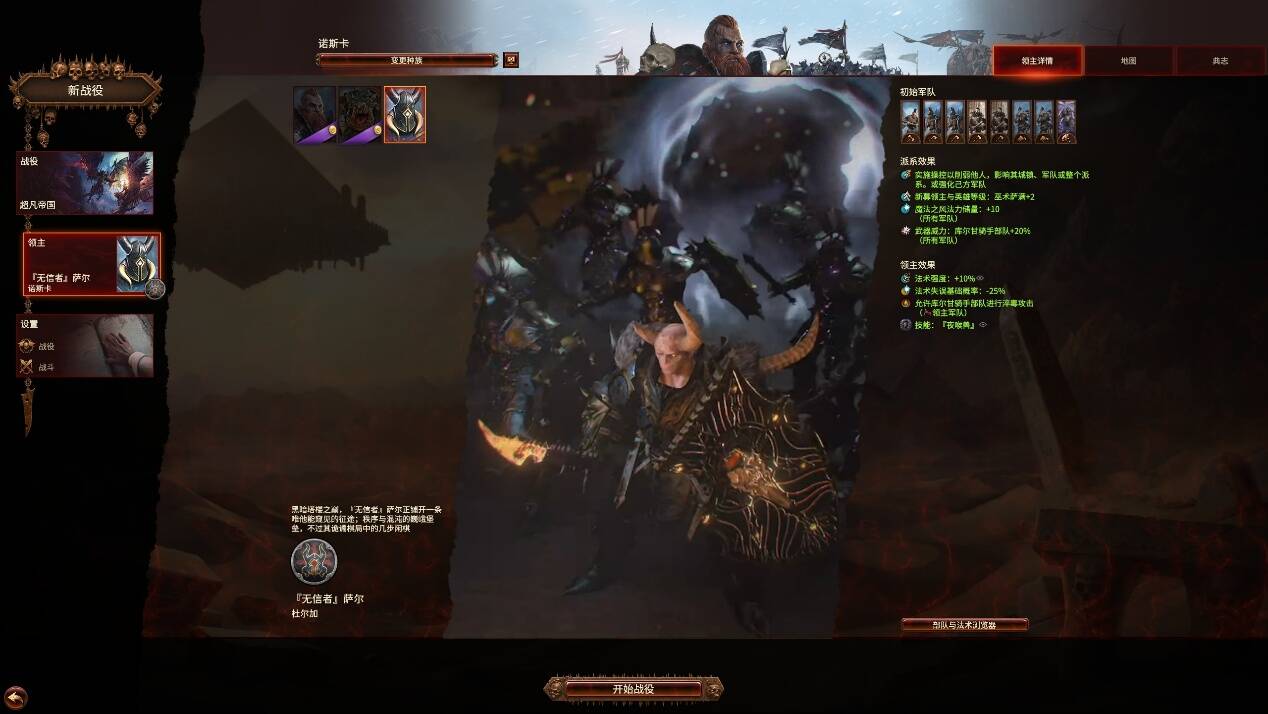Image resolution: width=1268 pixels, height=714 pixels.
Task: Open the 设置 settings panel
Action: (x=85, y=346)
